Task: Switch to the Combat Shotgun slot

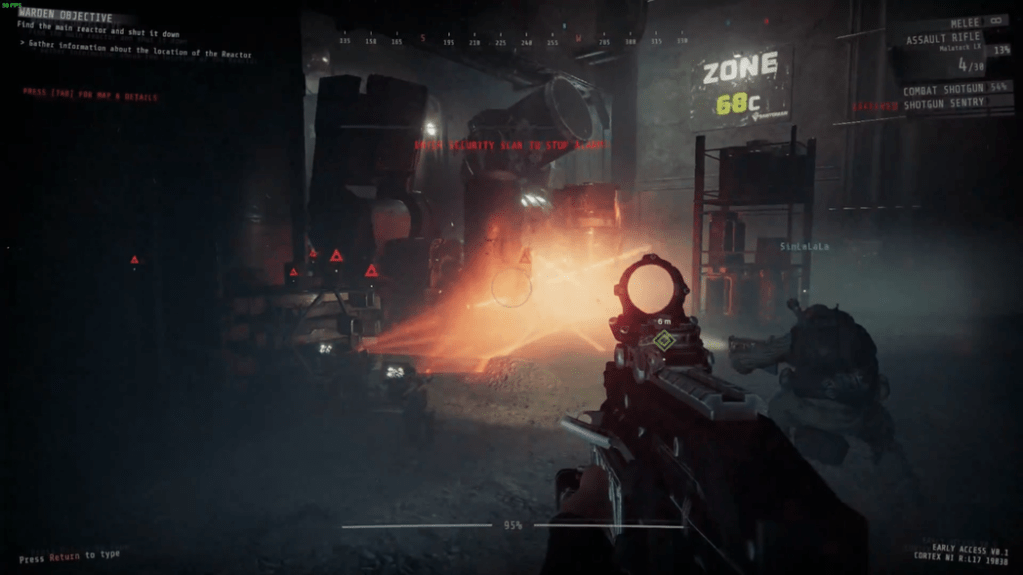Action: [x=945, y=90]
